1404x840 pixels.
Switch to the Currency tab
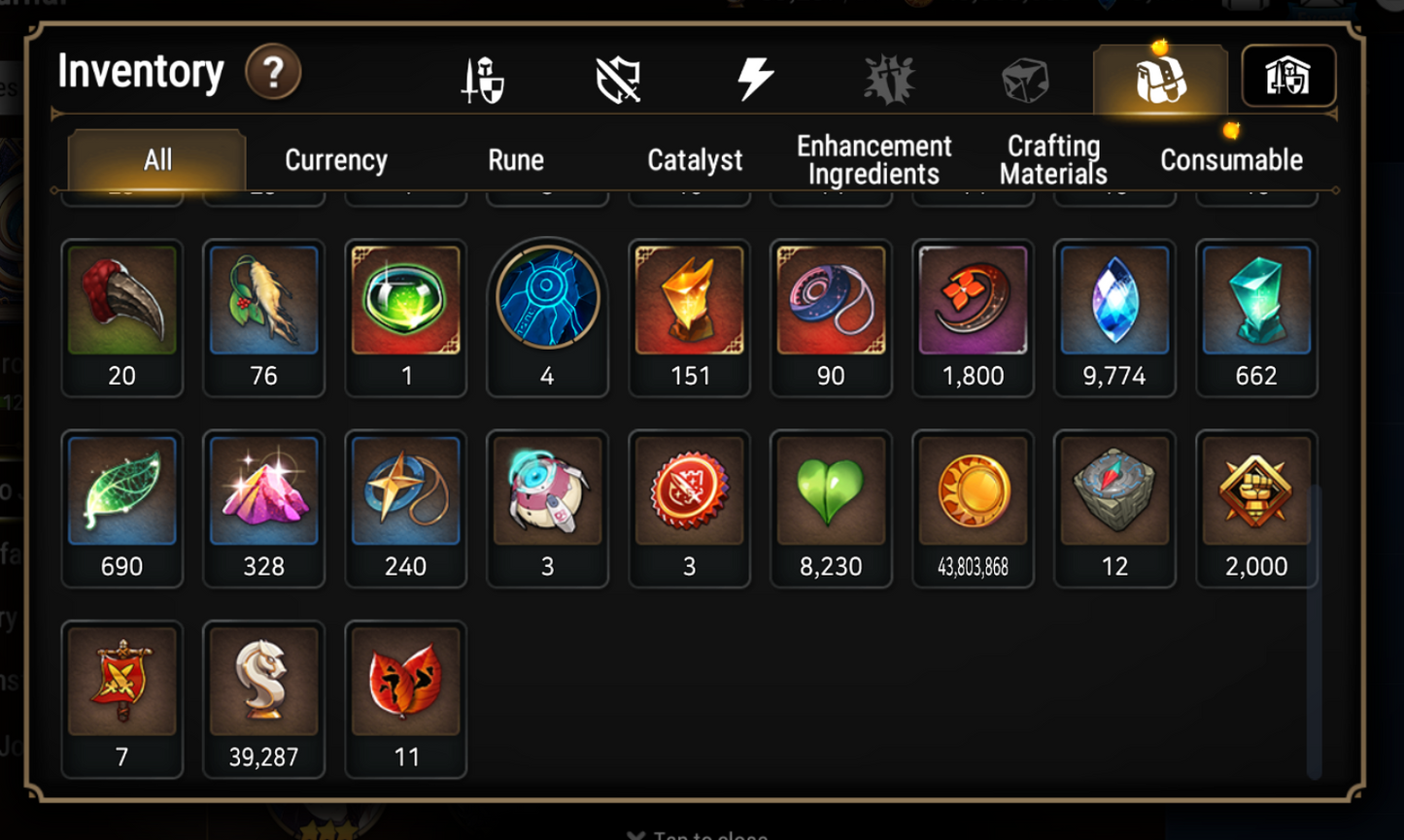(x=334, y=159)
